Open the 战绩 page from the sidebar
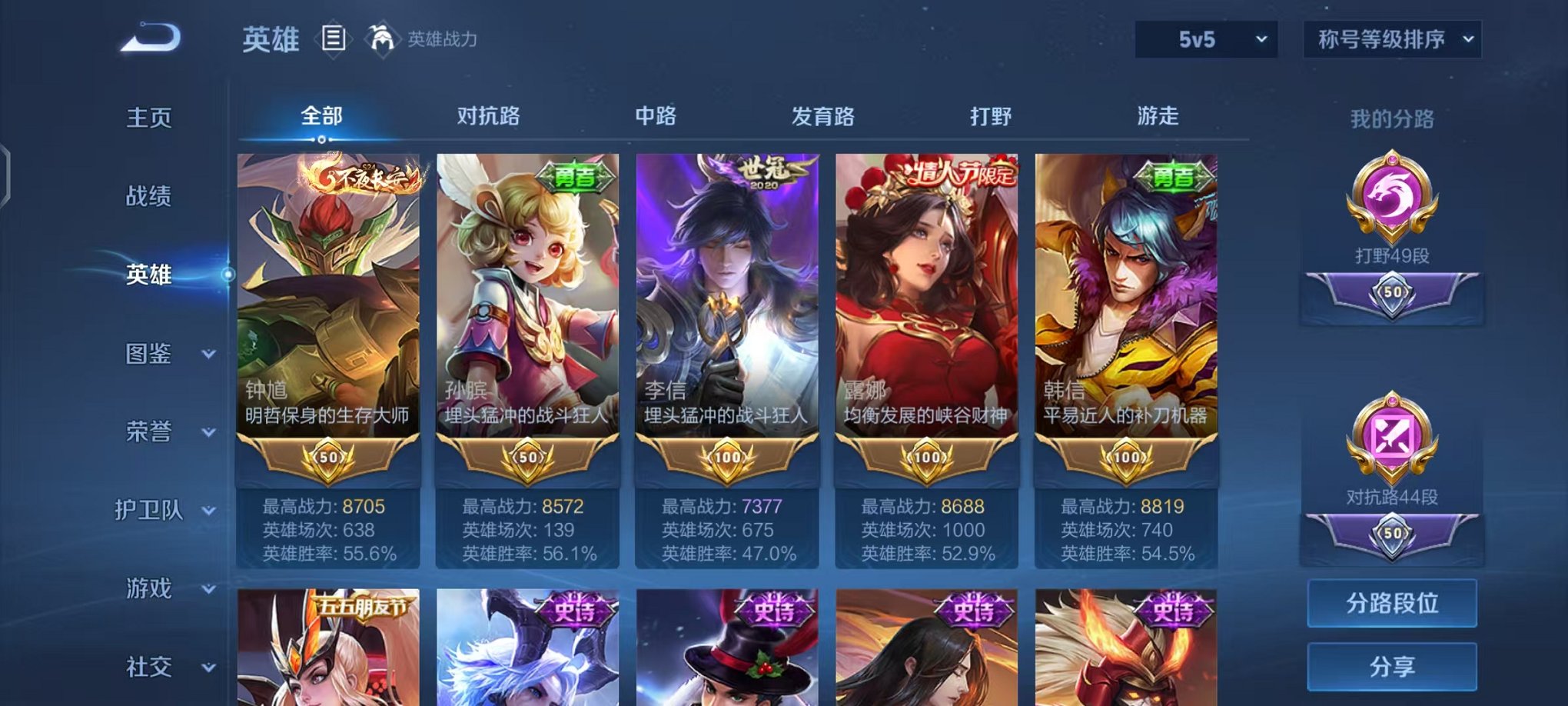The height and width of the screenshot is (706, 1568). 150,197
